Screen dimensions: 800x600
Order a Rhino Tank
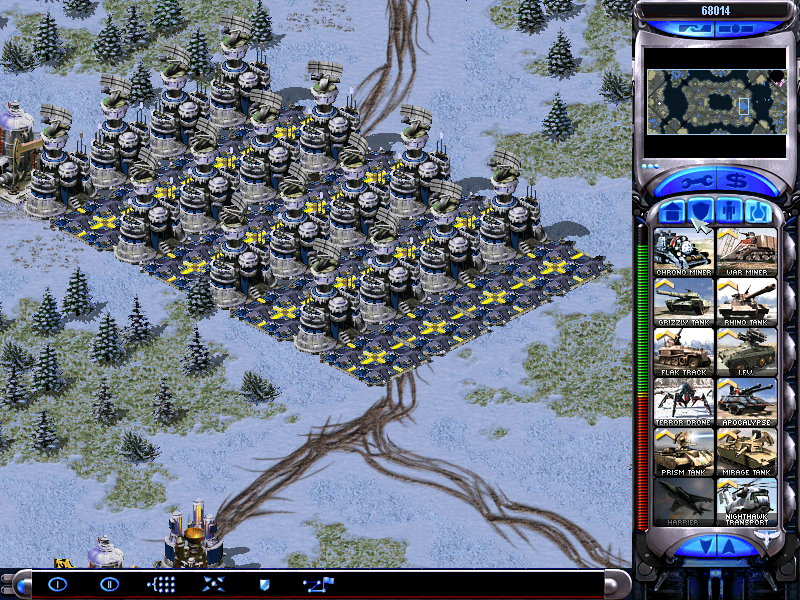746,301
